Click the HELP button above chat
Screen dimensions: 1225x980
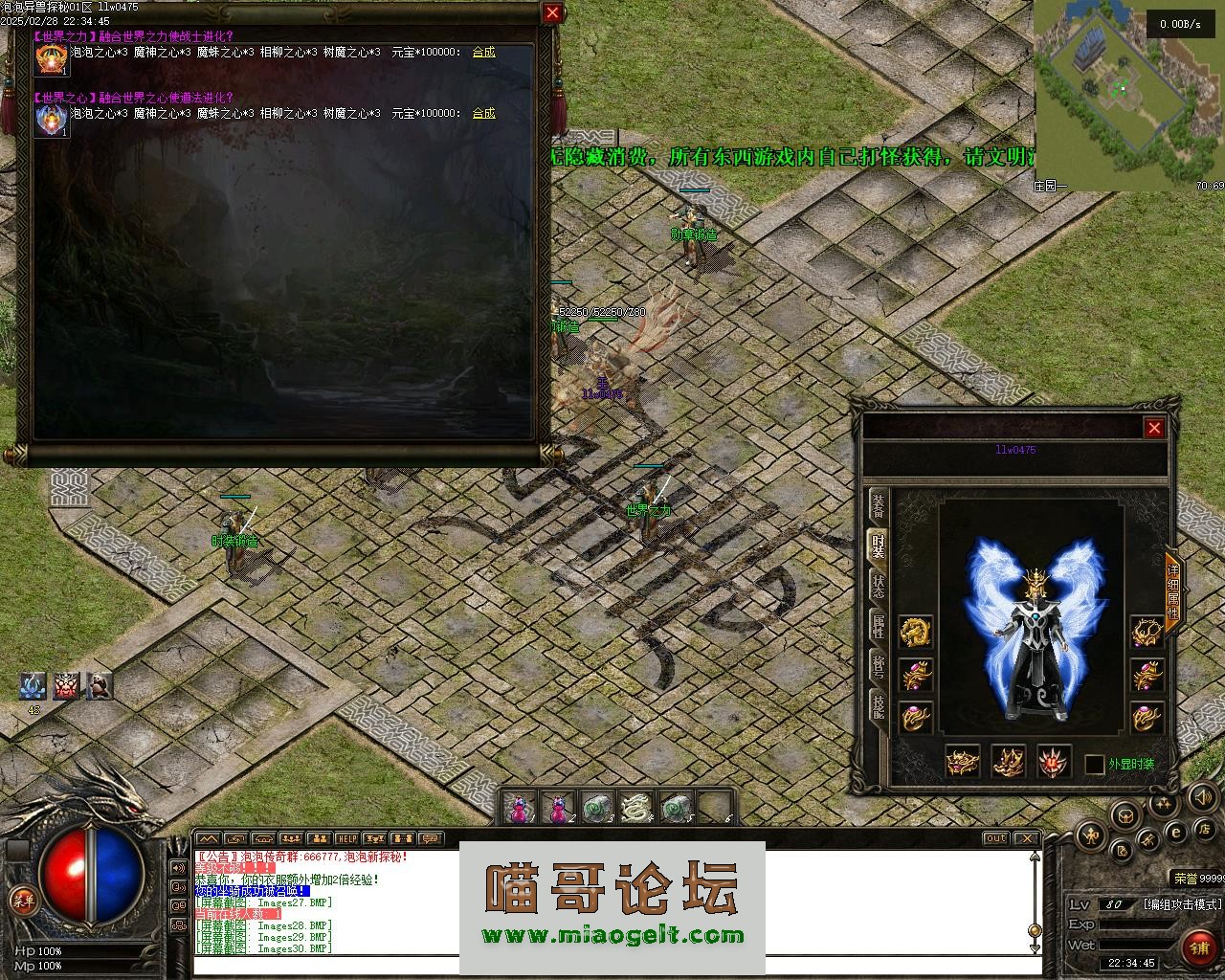(x=346, y=839)
